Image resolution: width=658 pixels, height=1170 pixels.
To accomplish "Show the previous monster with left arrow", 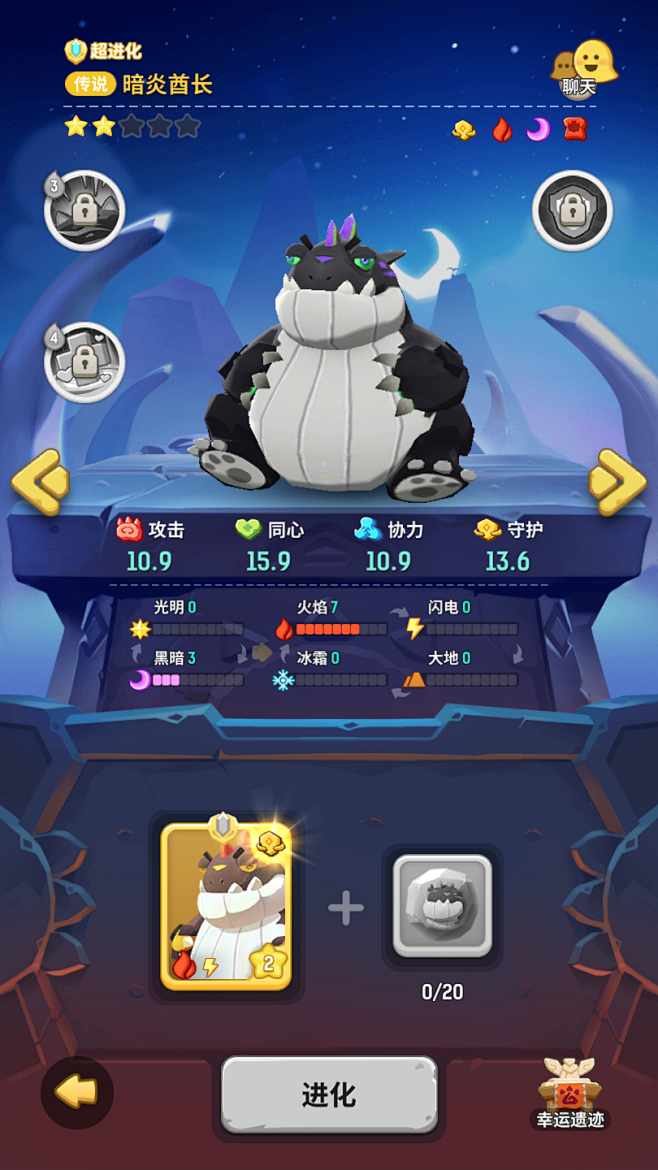I will point(41,484).
